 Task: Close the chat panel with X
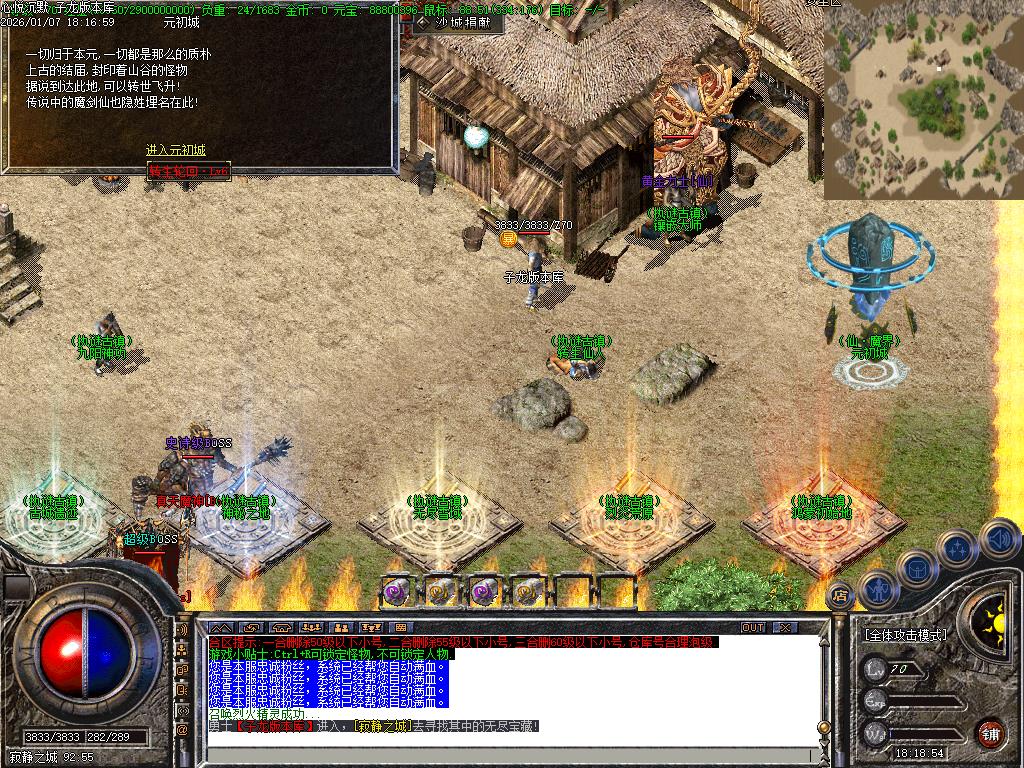pyautogui.click(x=785, y=628)
